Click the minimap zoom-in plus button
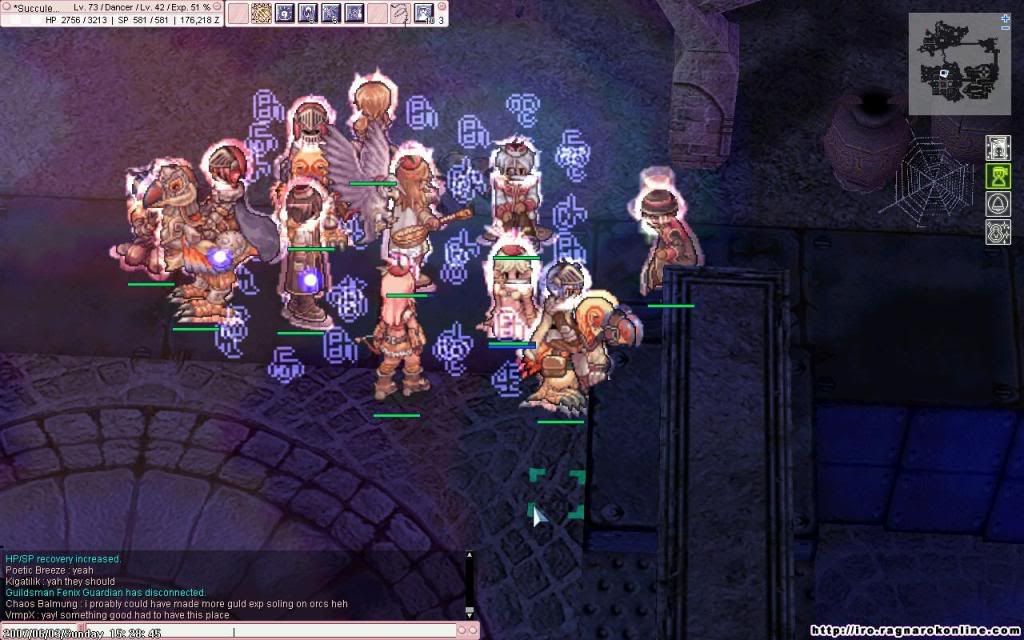Screen dimensions: 1024x640 tap(1005, 18)
